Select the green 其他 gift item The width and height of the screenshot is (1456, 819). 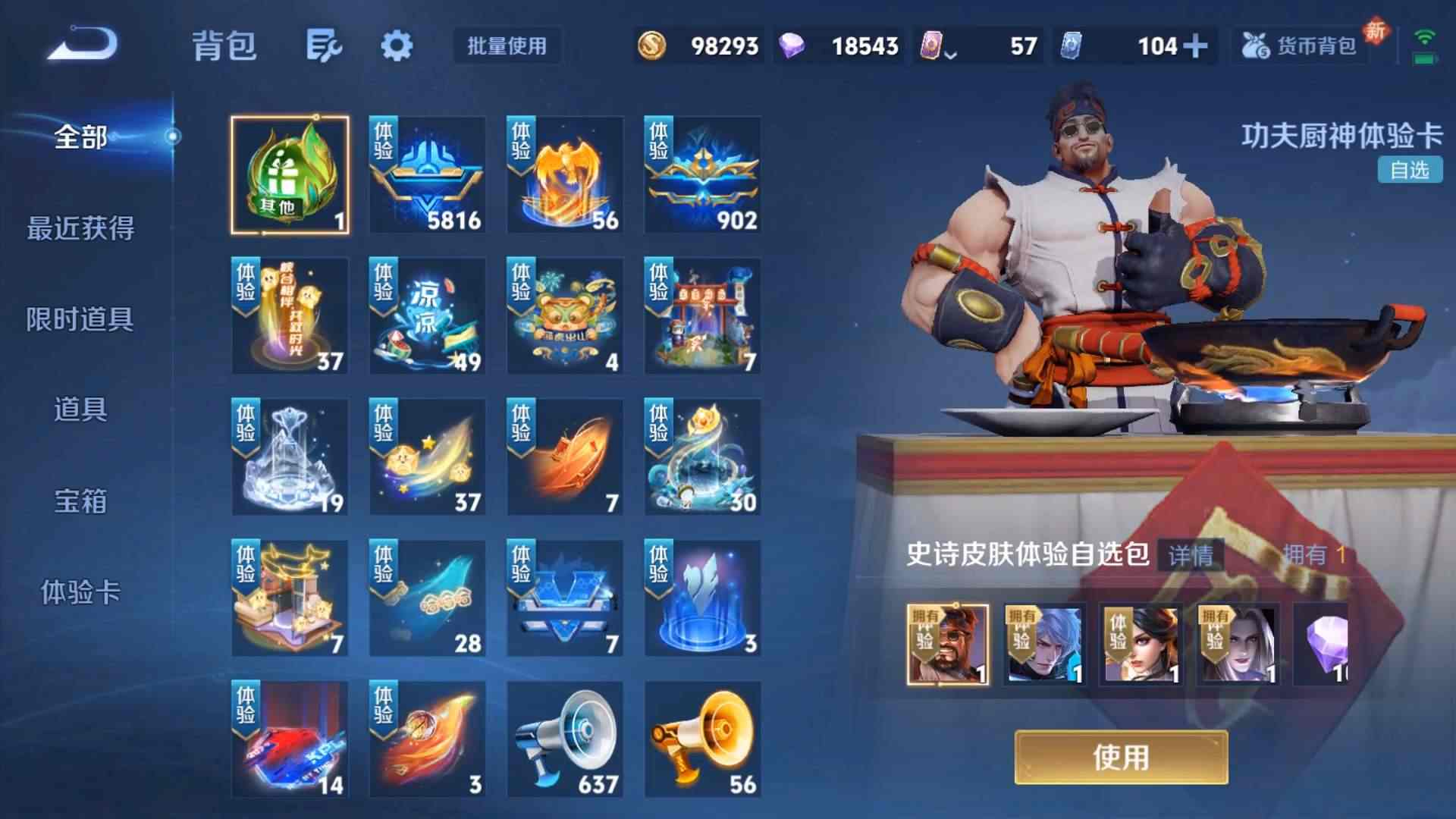(288, 174)
